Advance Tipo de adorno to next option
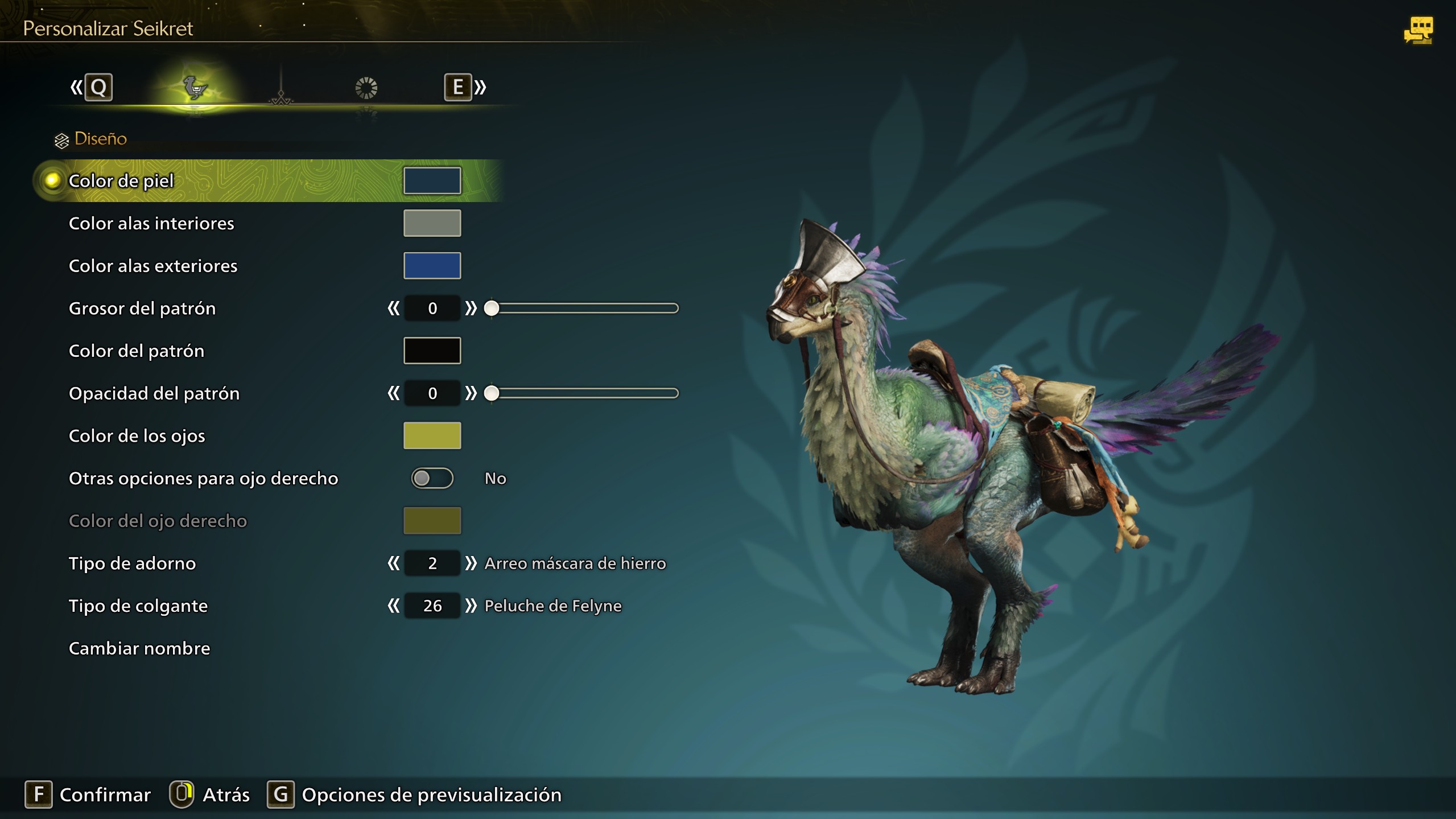The width and height of the screenshot is (1456, 819). coord(471,563)
